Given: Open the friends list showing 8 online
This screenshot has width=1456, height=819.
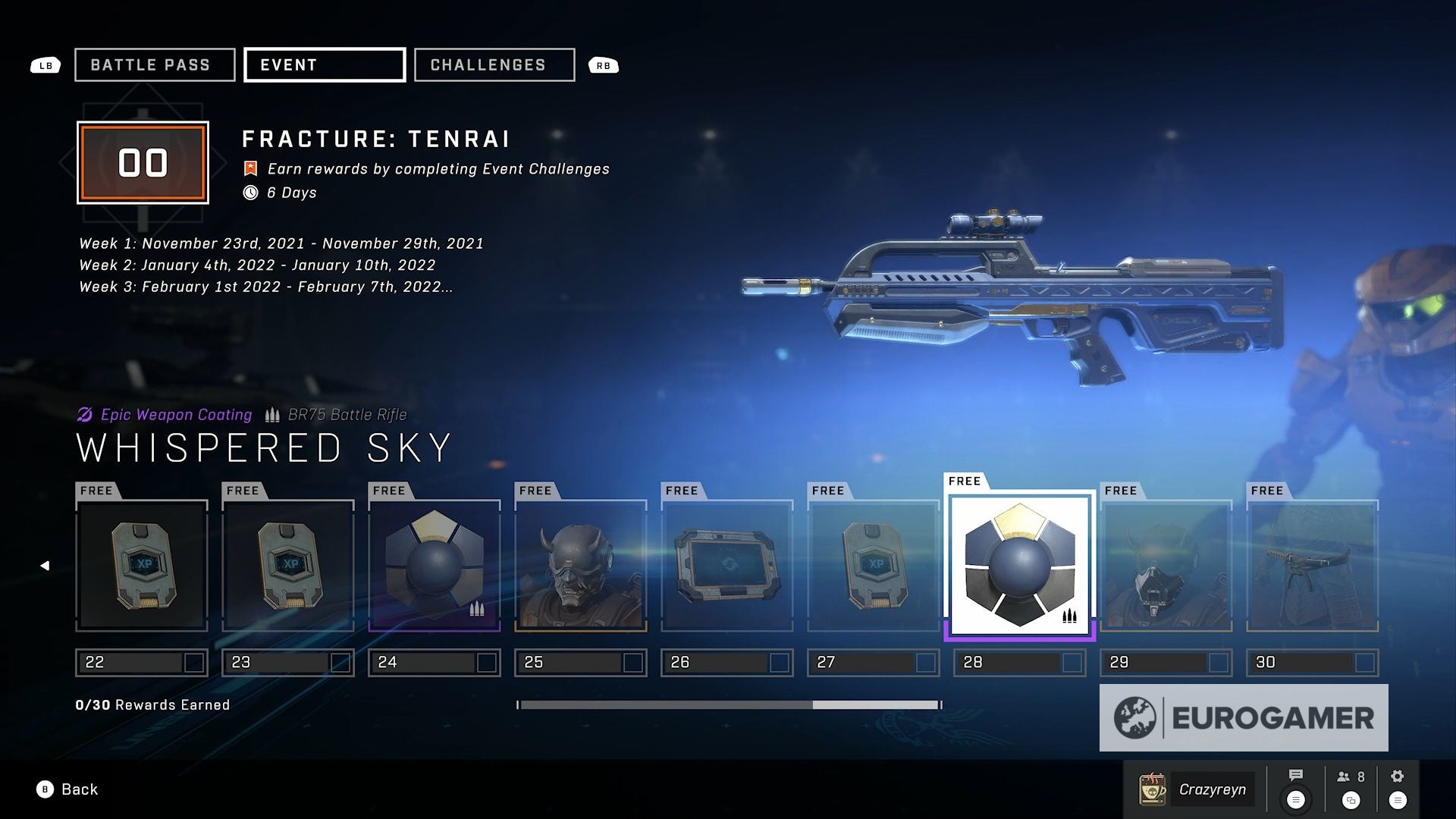Looking at the screenshot, I should tap(1351, 788).
